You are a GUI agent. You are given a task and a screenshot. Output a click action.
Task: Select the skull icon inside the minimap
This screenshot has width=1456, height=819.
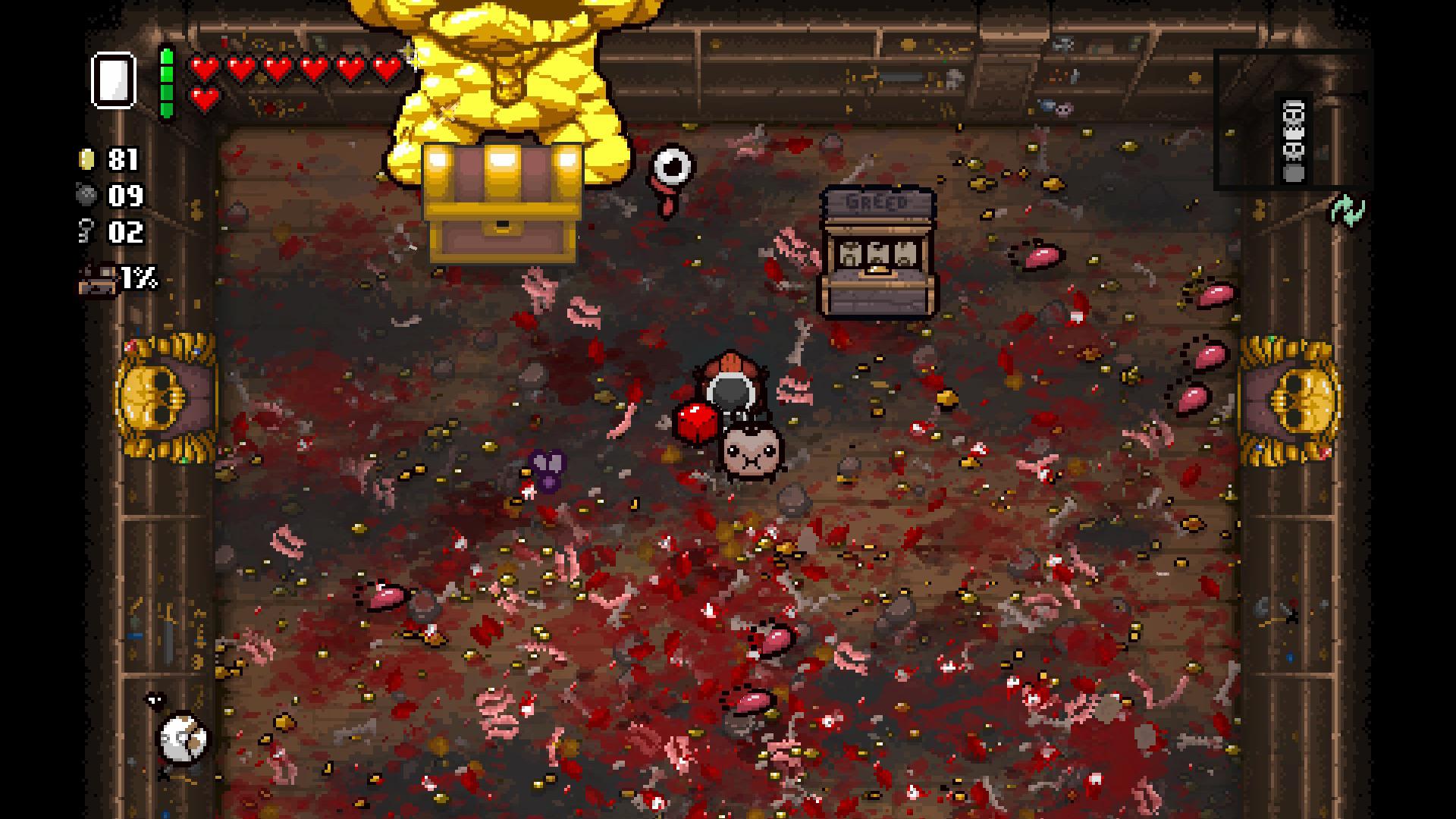(x=1292, y=121)
